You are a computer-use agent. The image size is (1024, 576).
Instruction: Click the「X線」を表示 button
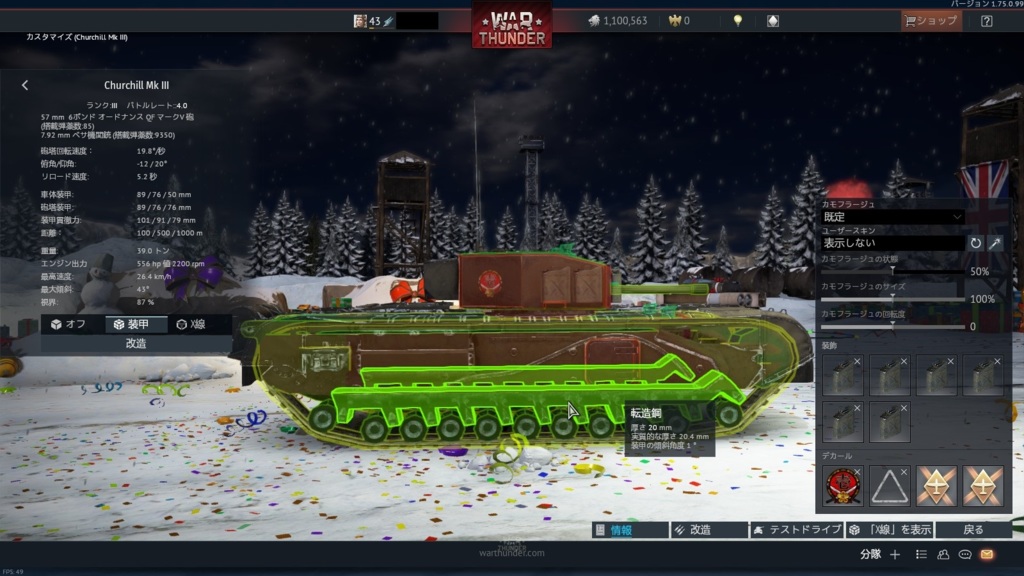click(891, 530)
